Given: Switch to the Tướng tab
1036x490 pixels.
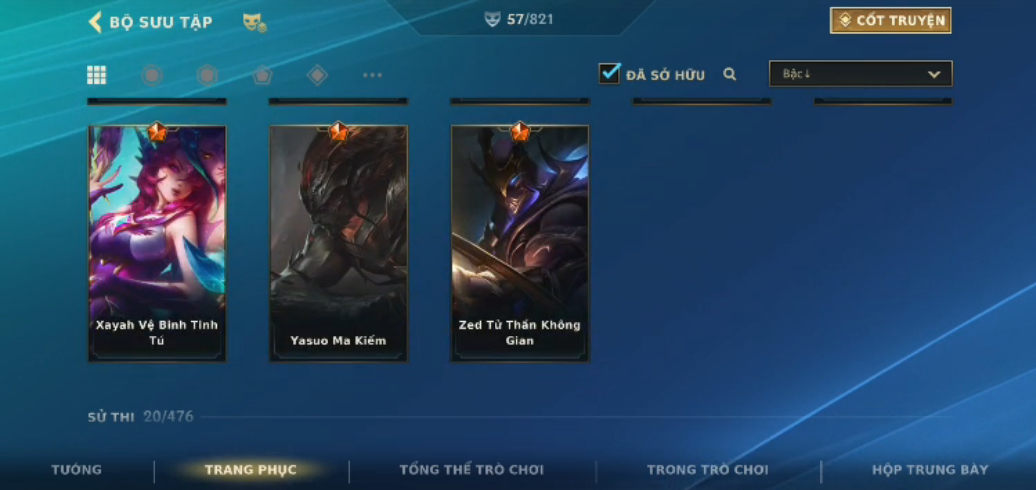Looking at the screenshot, I should pos(77,470).
